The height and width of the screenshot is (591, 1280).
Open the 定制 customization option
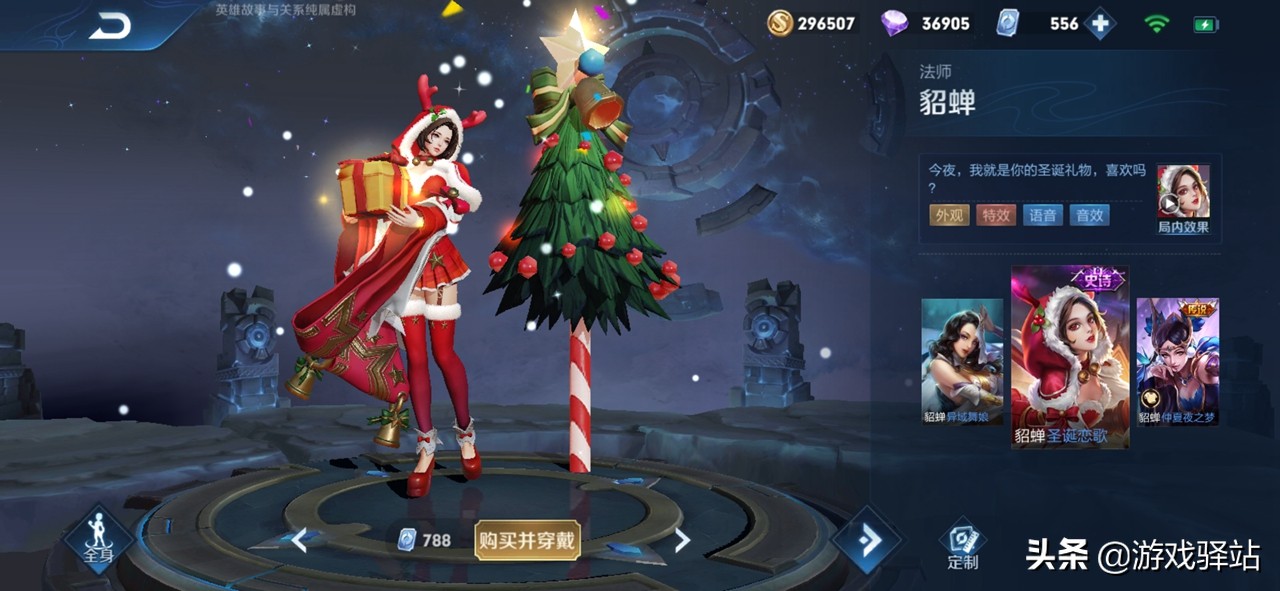click(963, 545)
